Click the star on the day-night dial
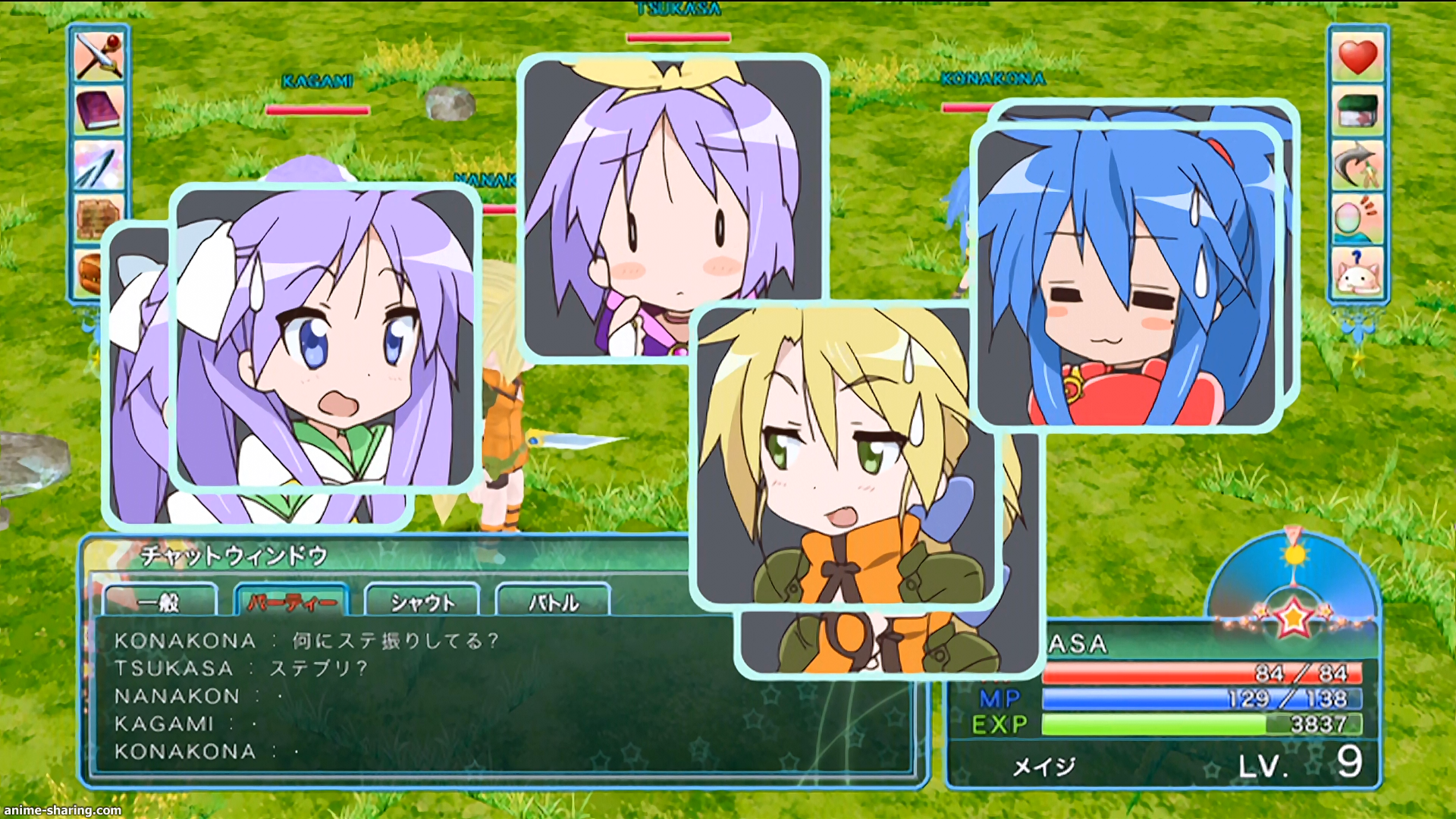This screenshot has height=819, width=1456. point(1293,618)
